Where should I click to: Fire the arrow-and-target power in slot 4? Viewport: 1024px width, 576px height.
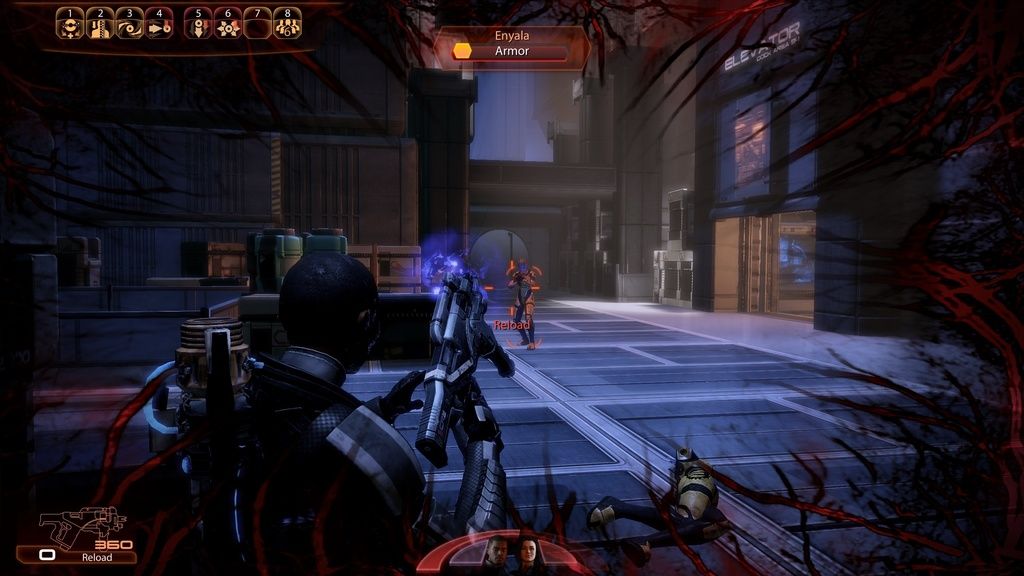159,24
